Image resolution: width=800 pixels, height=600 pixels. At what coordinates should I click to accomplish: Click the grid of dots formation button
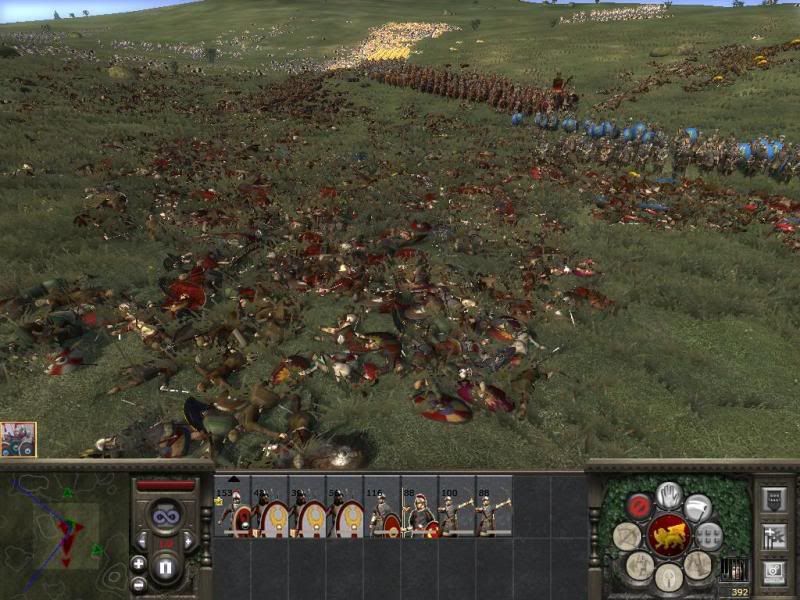point(709,536)
